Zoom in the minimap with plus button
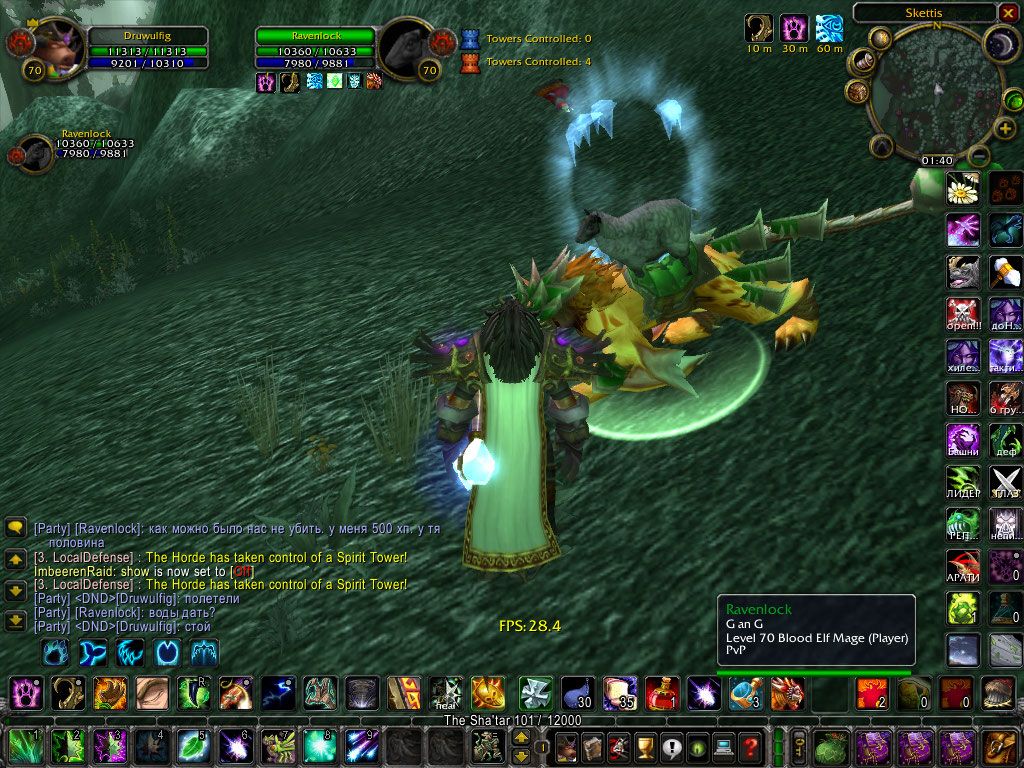The width and height of the screenshot is (1024, 768). [x=1005, y=129]
